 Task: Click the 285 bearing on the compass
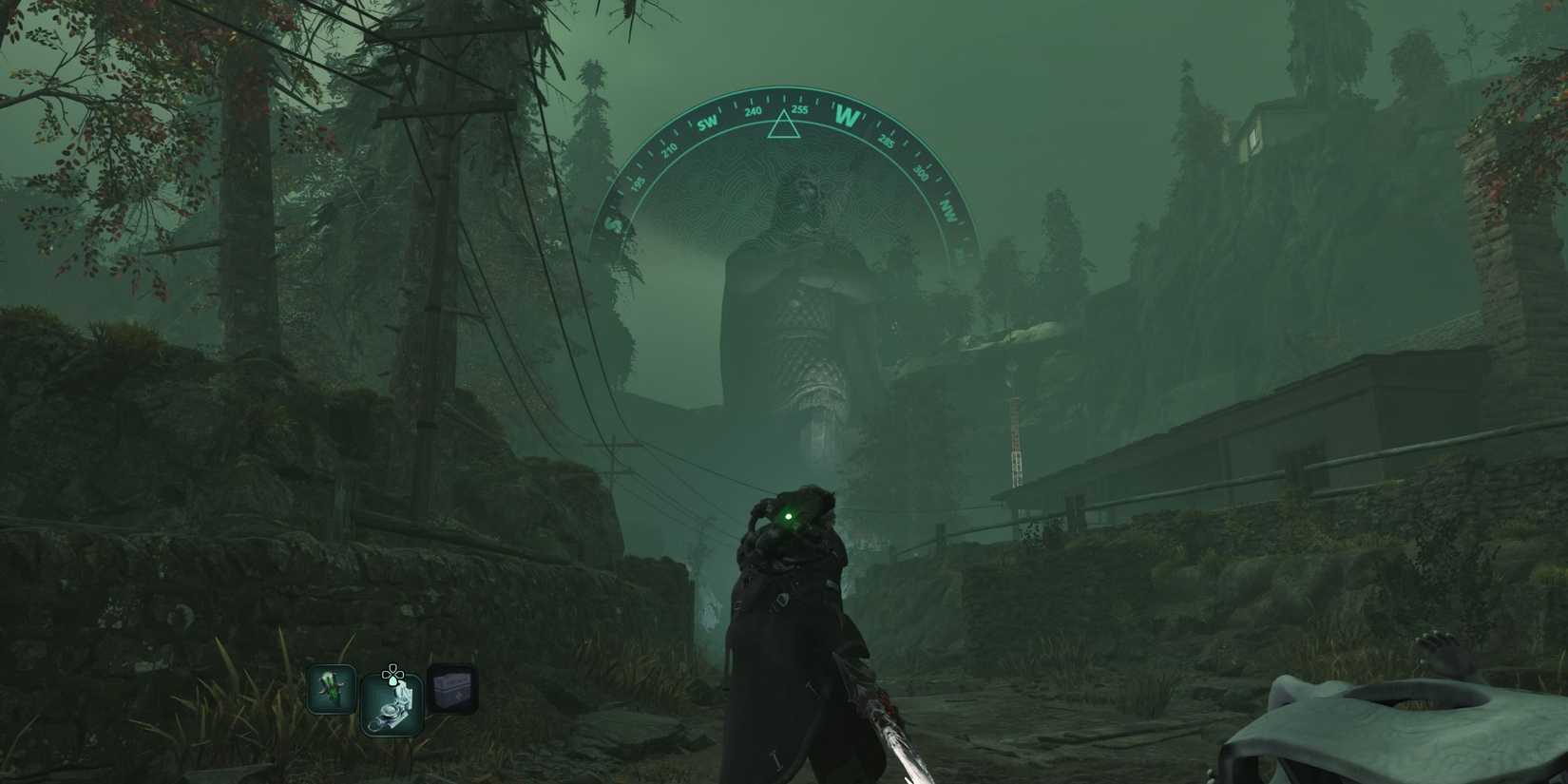[887, 143]
